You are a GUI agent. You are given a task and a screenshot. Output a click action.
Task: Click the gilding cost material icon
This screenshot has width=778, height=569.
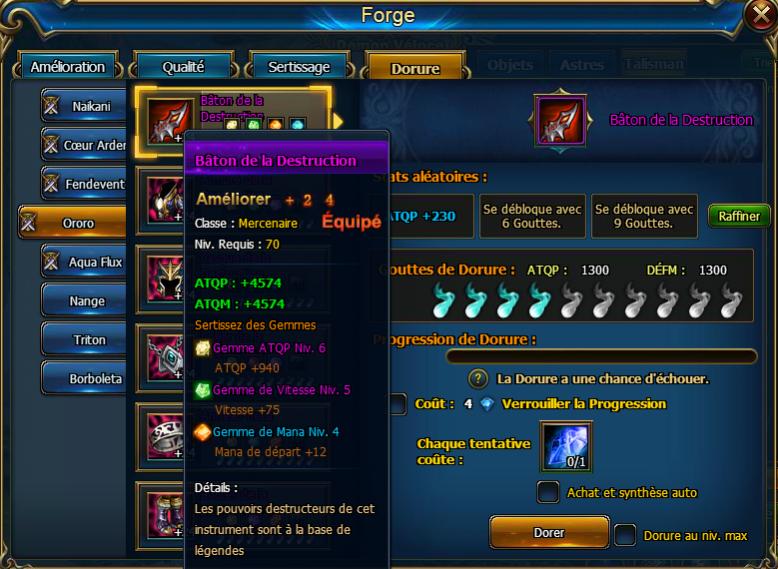[567, 445]
